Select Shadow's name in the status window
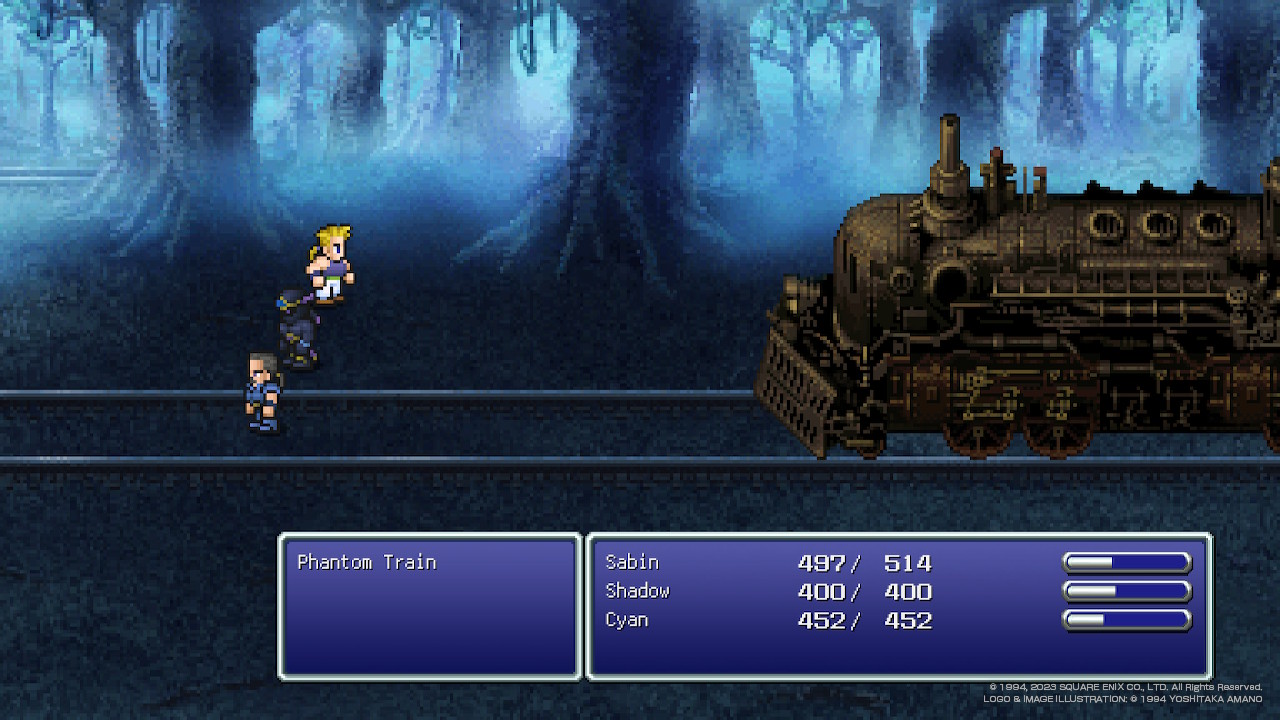The height and width of the screenshot is (720, 1280). (x=637, y=591)
